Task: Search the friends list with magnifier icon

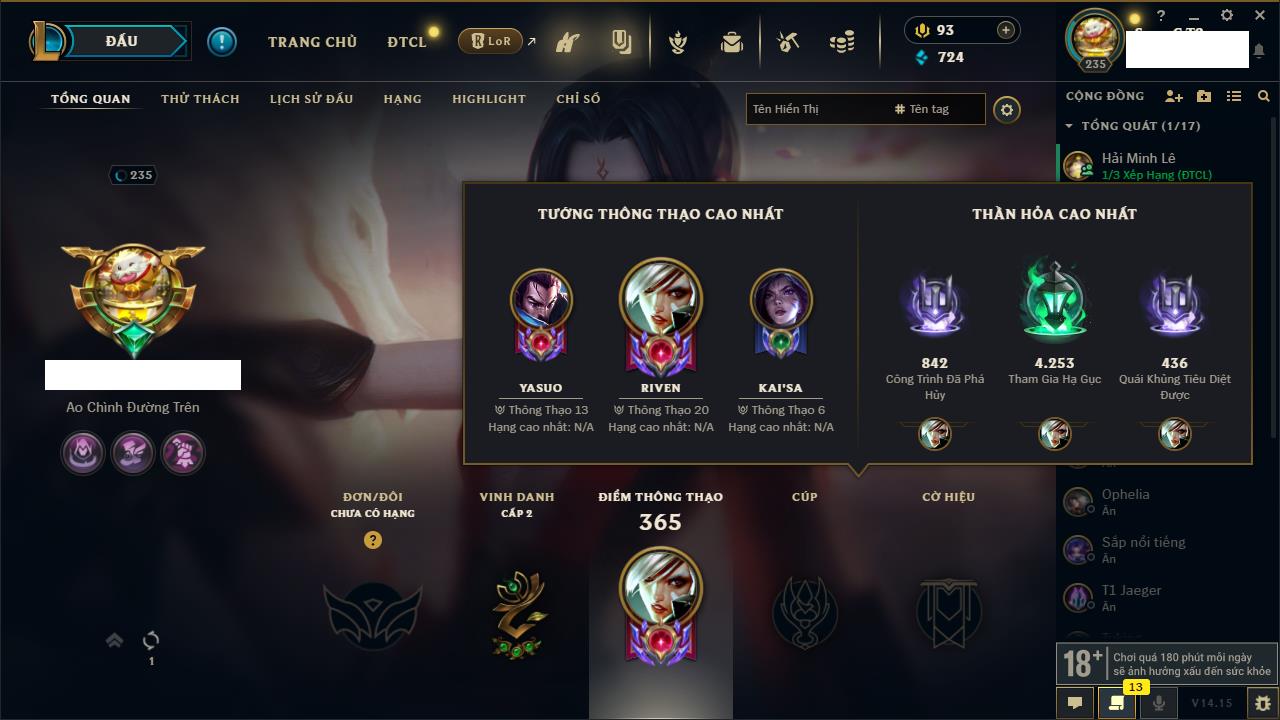Action: 1264,96
